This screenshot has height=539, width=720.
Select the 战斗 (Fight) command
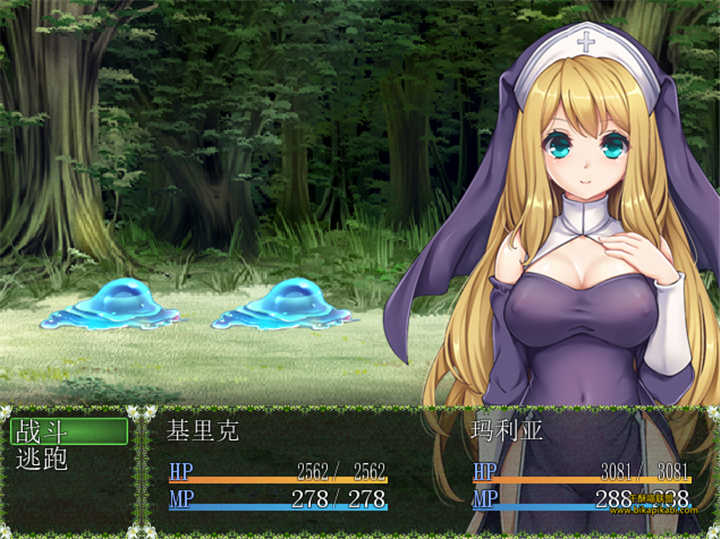(x=68, y=432)
